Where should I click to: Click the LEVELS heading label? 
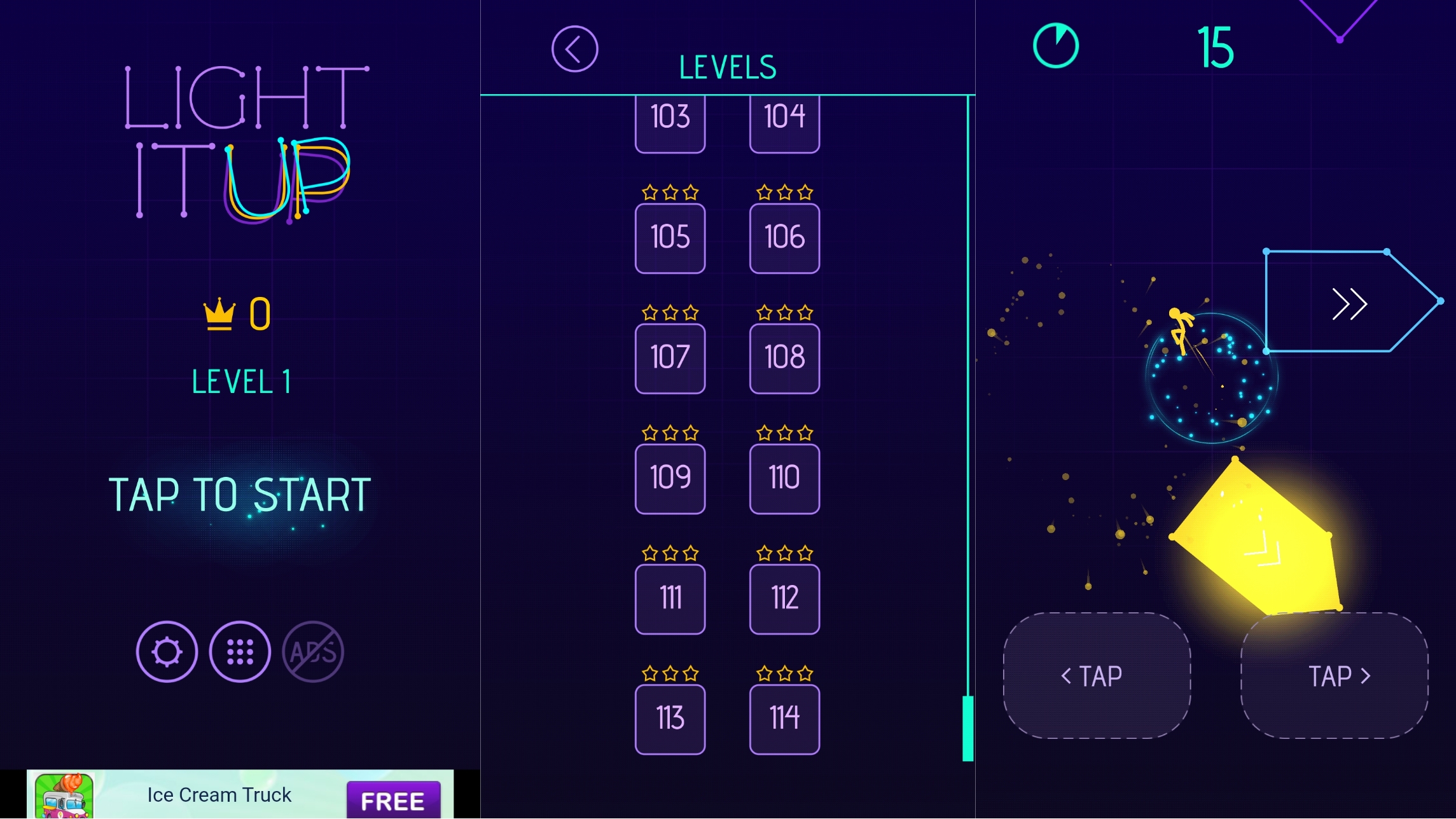coord(727,65)
